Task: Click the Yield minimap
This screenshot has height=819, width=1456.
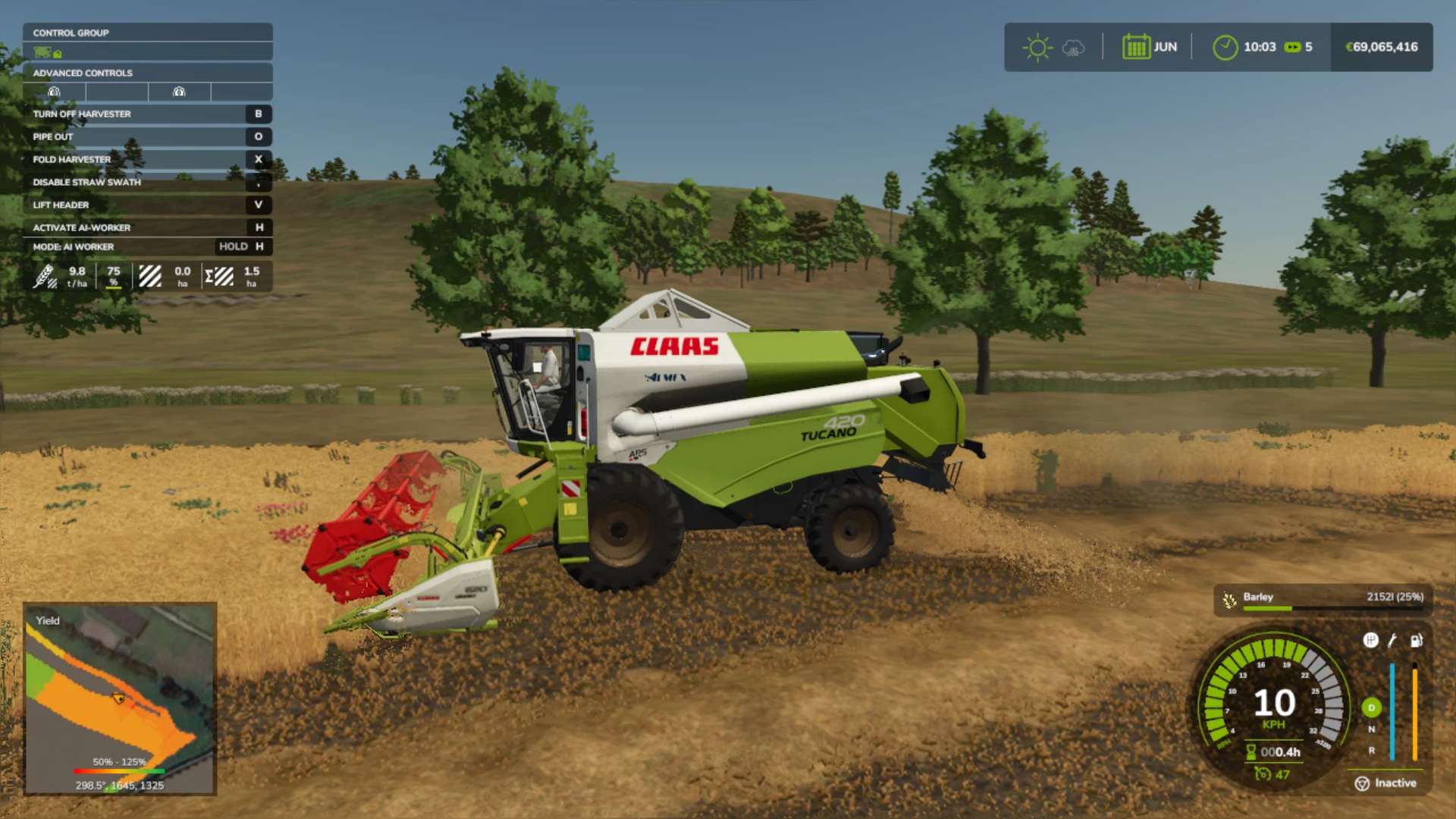Action: click(x=120, y=698)
